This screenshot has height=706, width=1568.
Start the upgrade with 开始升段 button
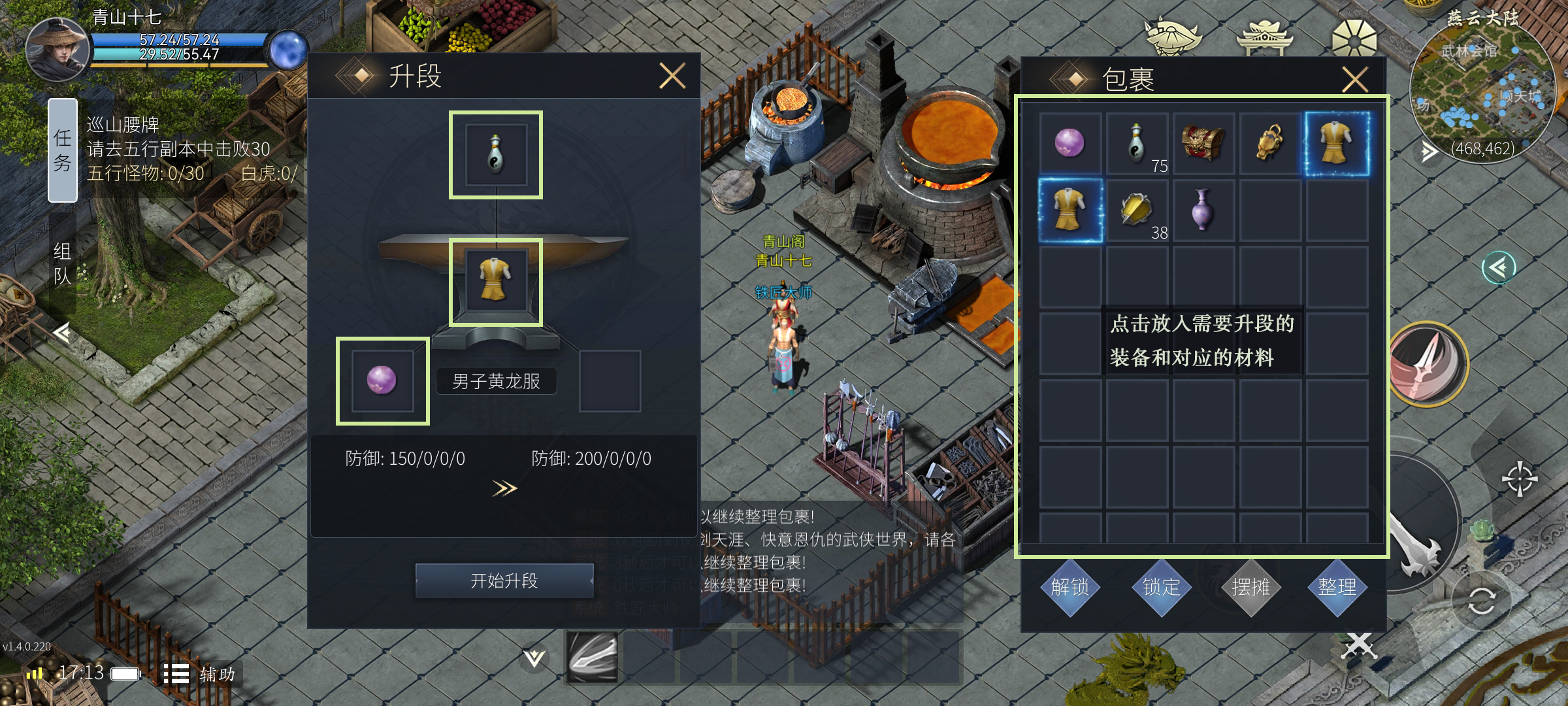tap(504, 580)
